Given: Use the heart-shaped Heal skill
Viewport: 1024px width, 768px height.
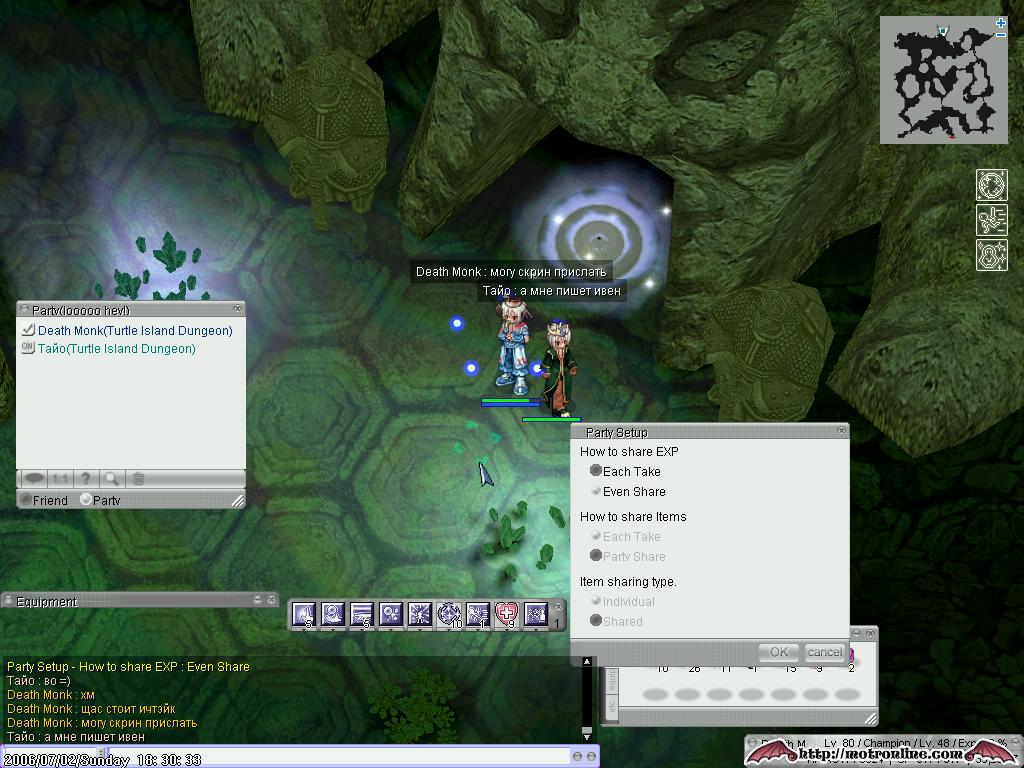Looking at the screenshot, I should (507, 614).
